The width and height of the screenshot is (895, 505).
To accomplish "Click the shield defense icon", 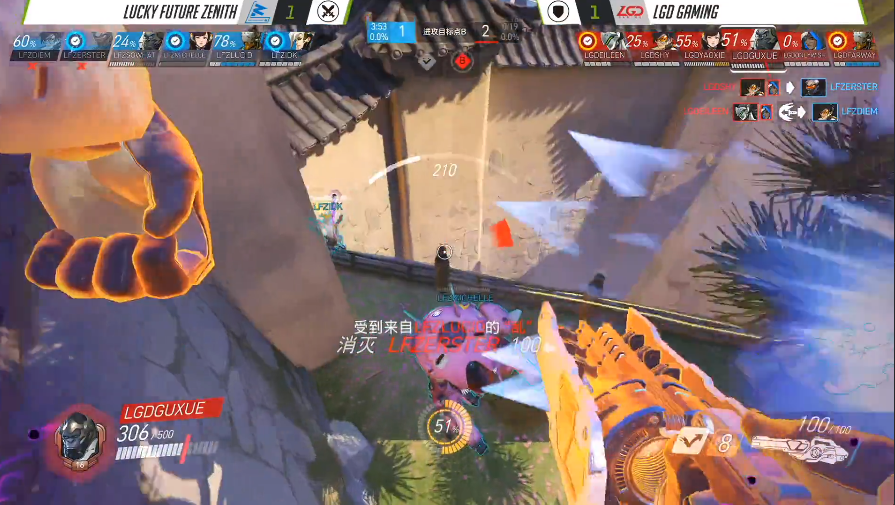I will coord(561,12).
